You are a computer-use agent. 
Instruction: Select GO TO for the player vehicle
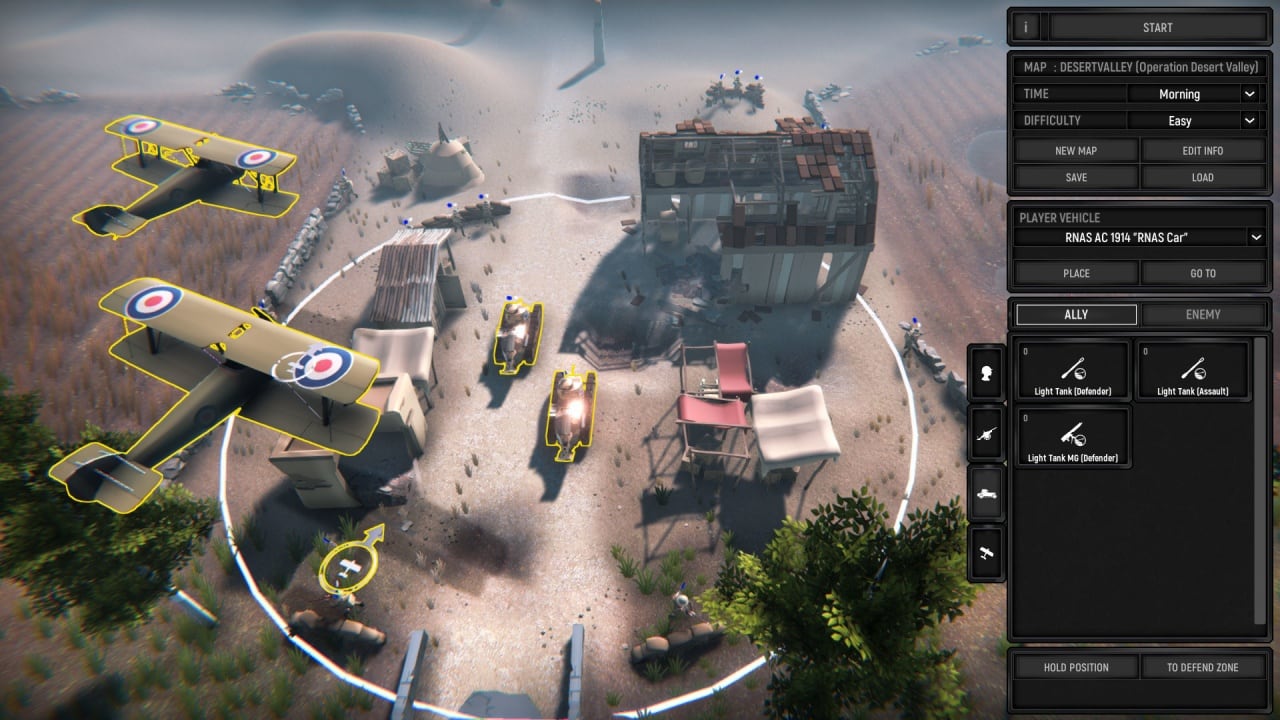pyautogui.click(x=1203, y=273)
